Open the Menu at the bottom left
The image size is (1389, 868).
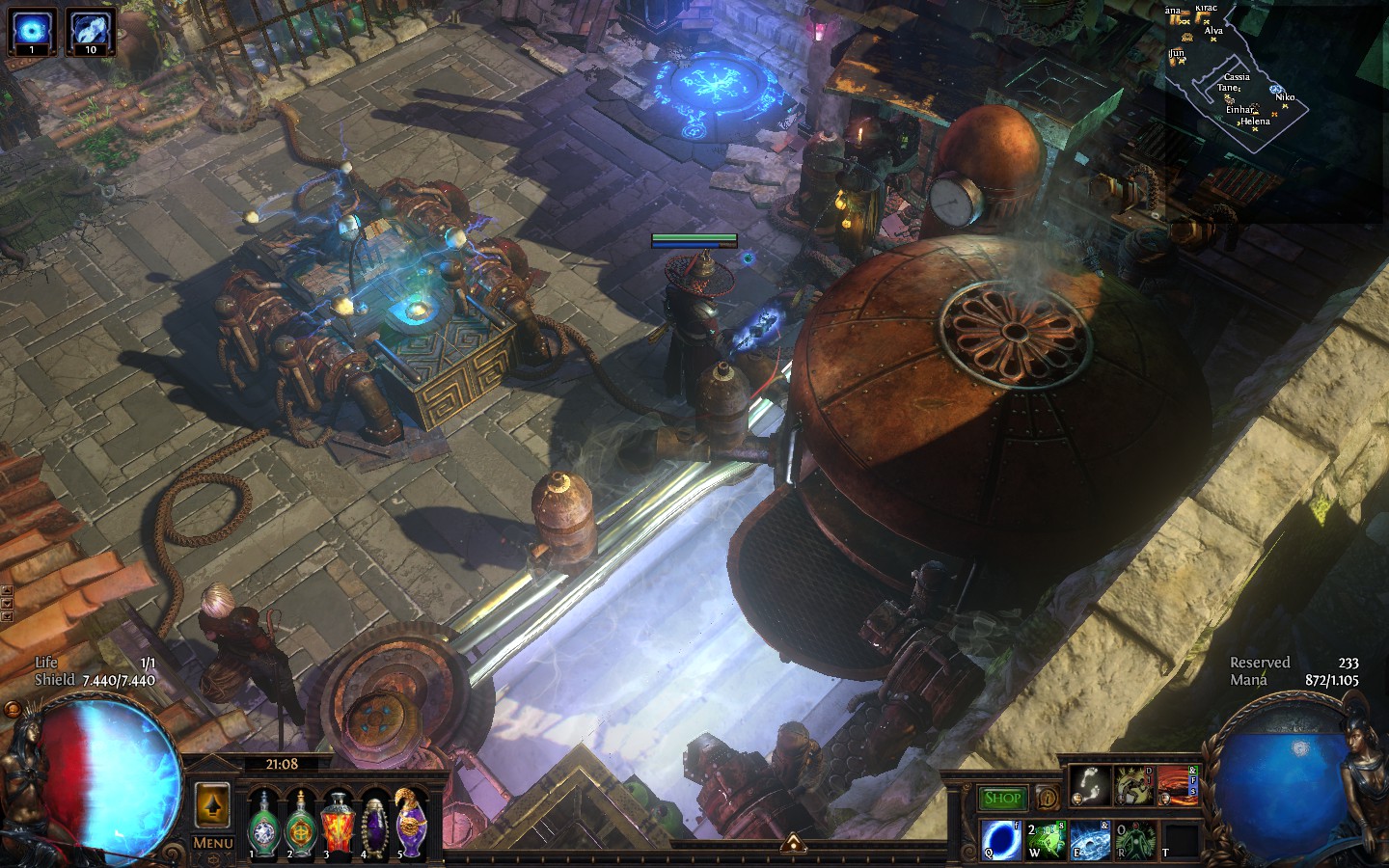(211, 842)
